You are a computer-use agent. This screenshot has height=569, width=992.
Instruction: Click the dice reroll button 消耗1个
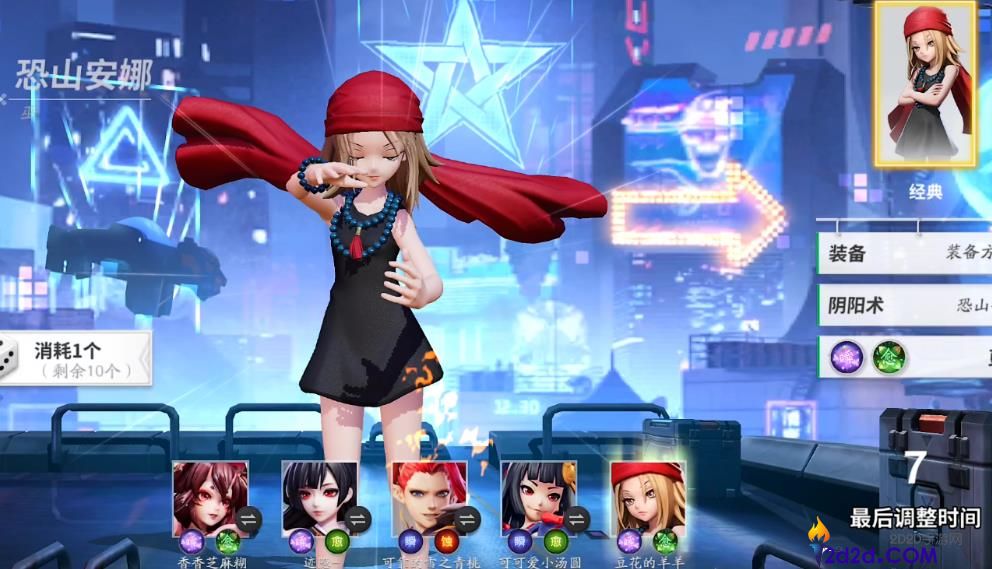75,359
